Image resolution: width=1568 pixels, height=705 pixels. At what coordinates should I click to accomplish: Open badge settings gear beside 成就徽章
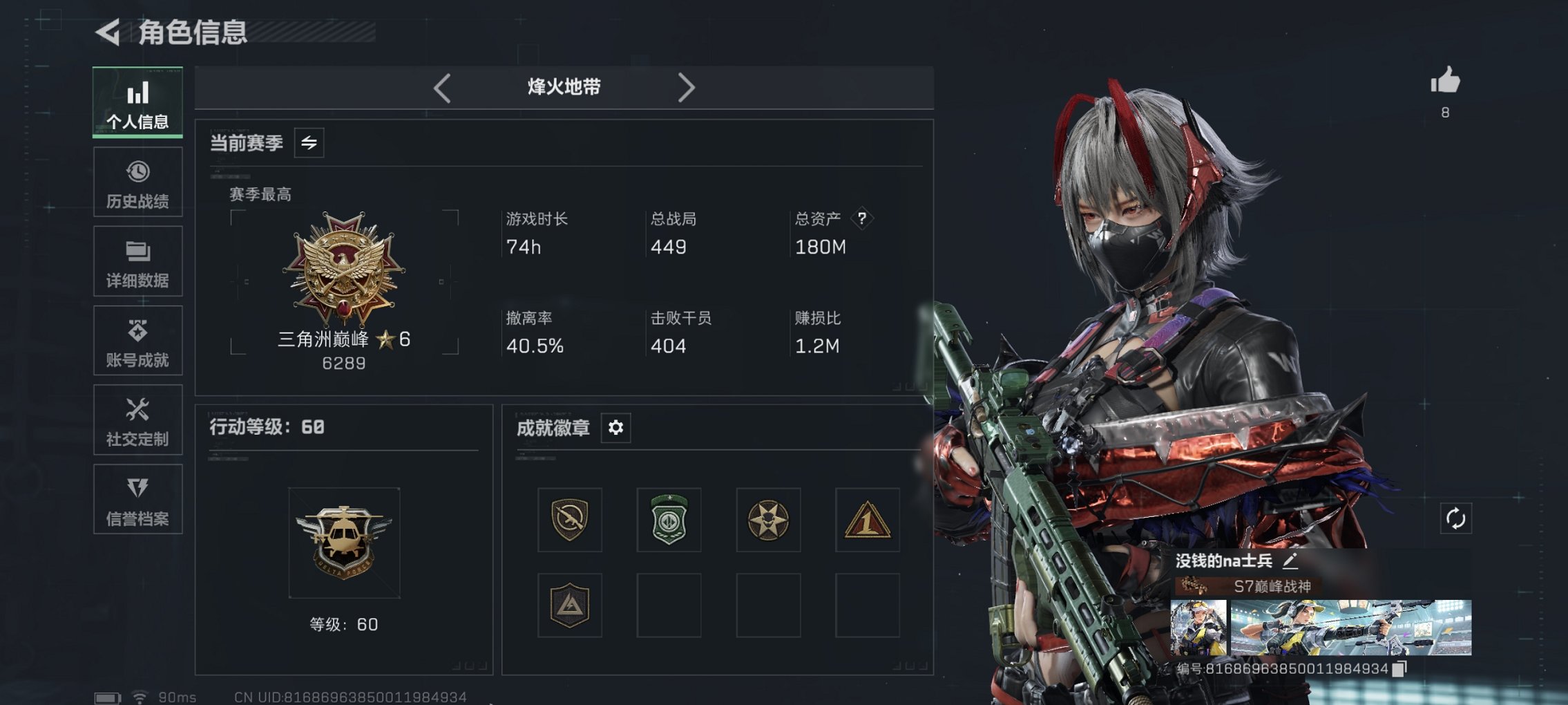(615, 428)
